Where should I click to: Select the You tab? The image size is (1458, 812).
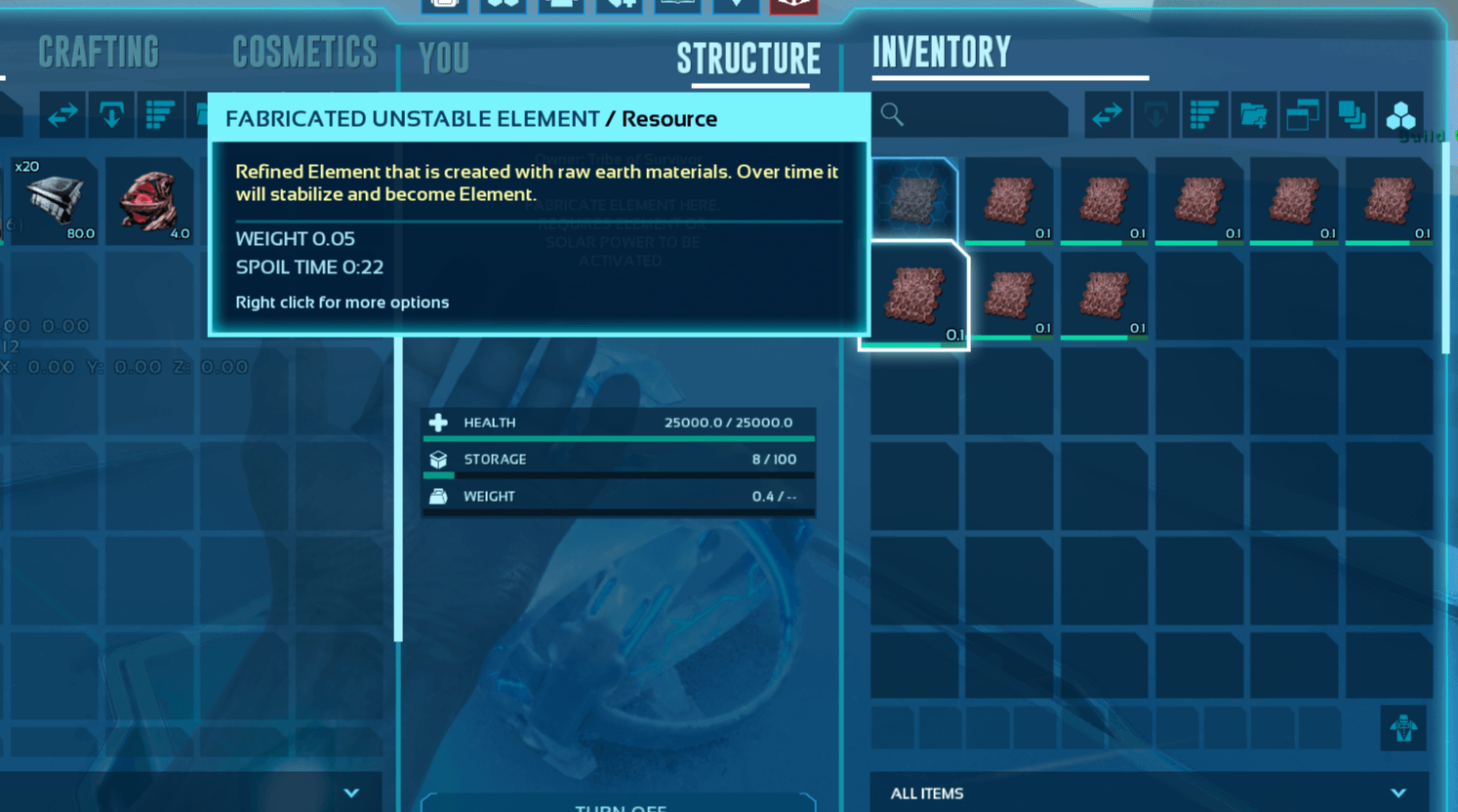pyautogui.click(x=444, y=59)
